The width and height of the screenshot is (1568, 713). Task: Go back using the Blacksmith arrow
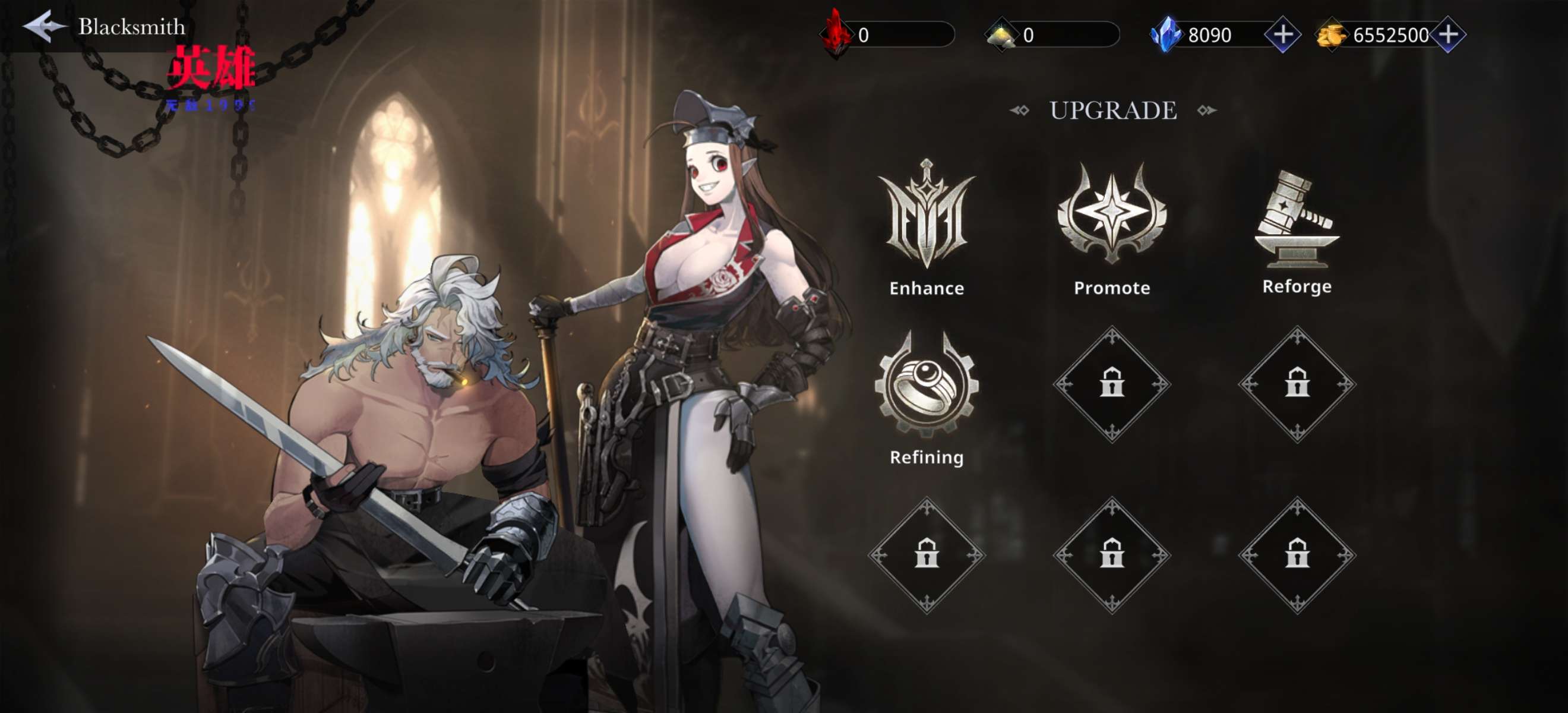coord(44,26)
